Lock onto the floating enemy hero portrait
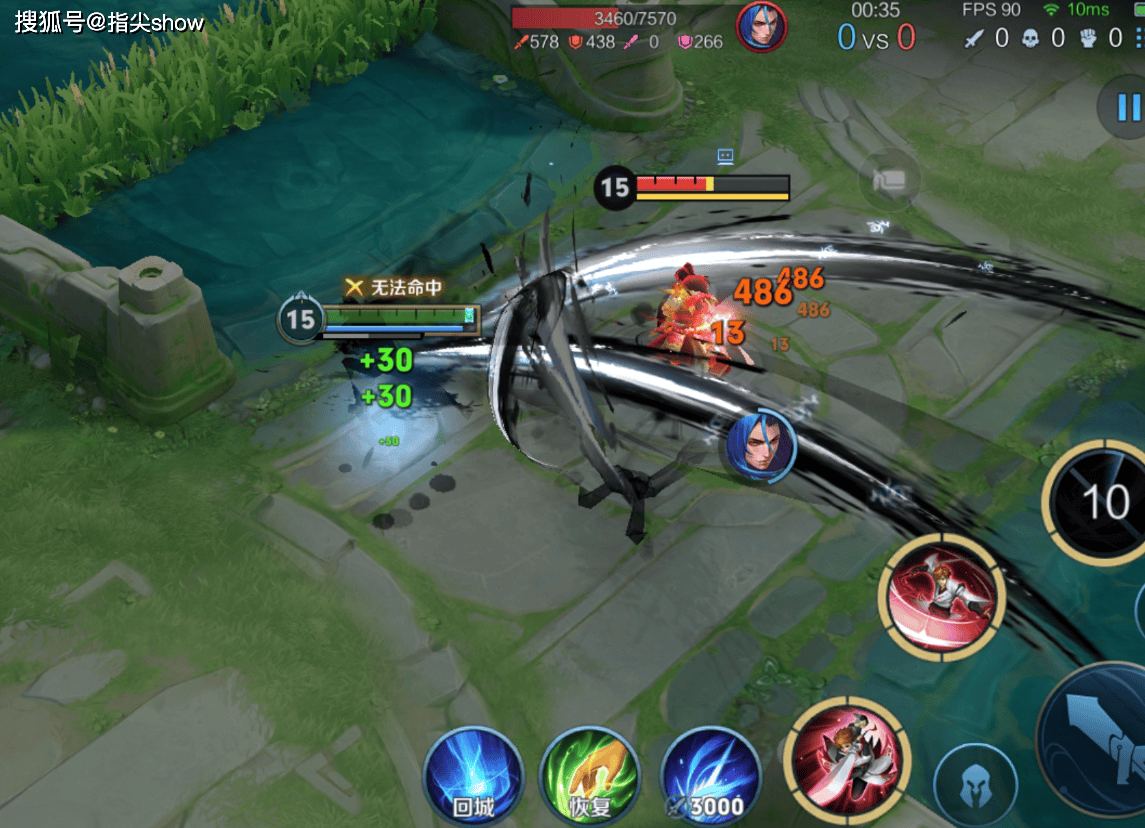 pos(762,446)
